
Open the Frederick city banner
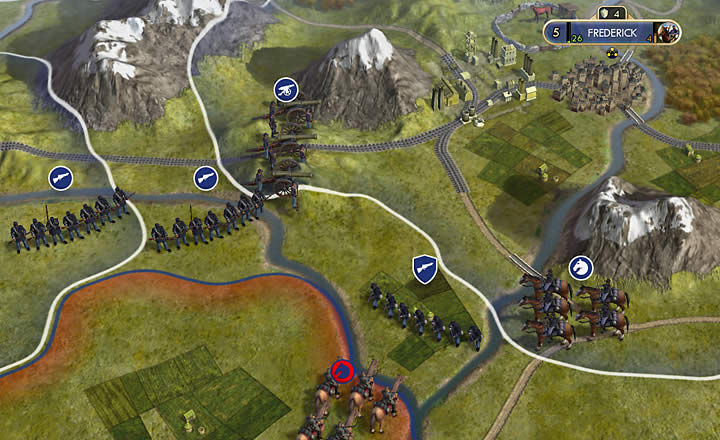[613, 32]
